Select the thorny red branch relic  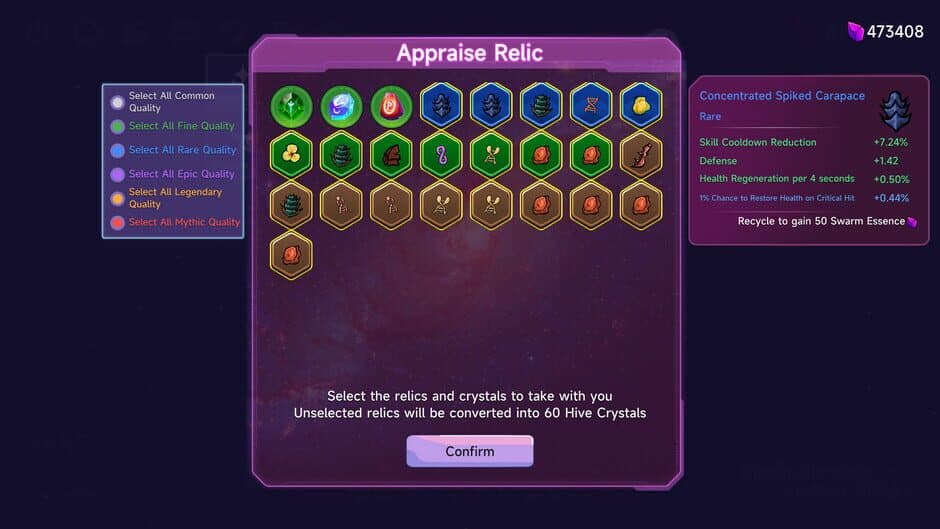[x=641, y=155]
